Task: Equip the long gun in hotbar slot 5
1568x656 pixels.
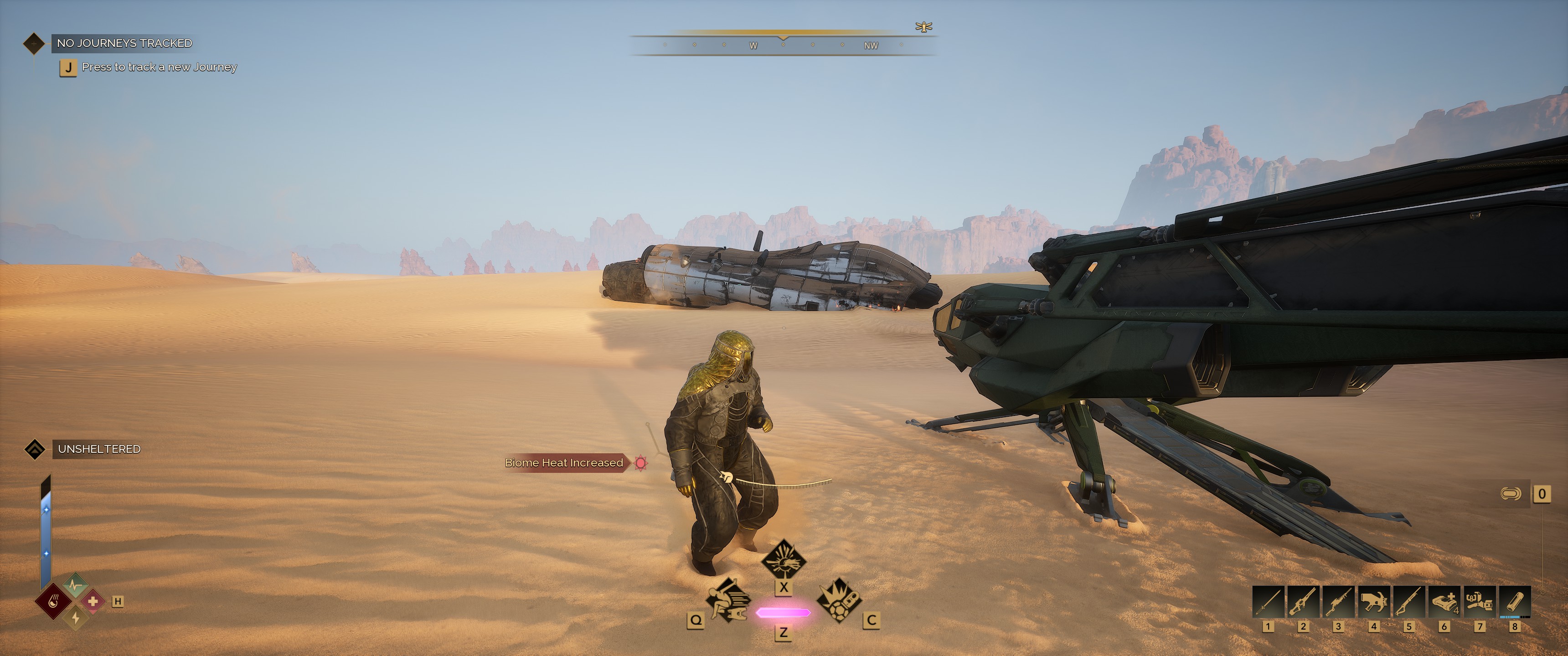Action: tap(1408, 602)
